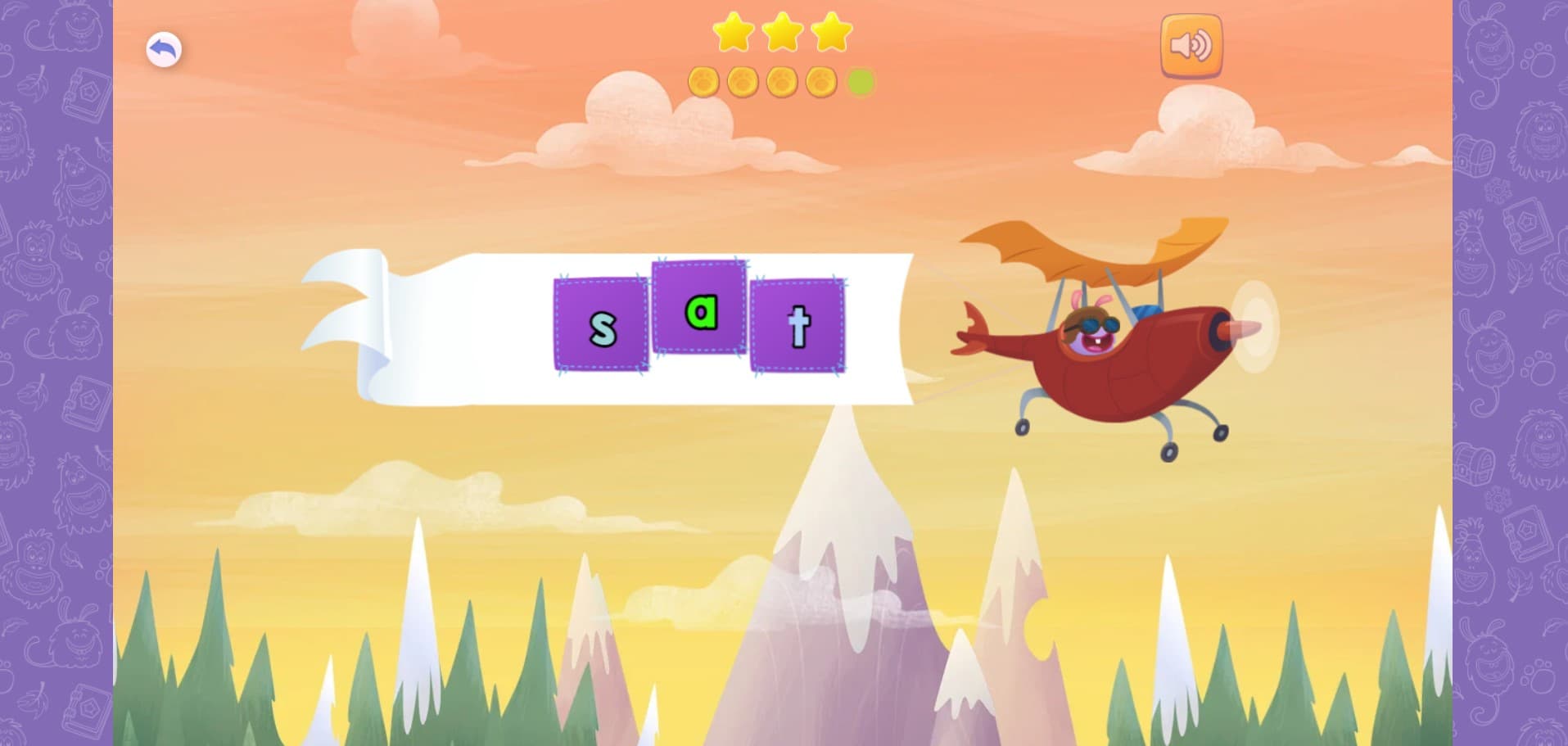
Task: Toggle the sound with the orange speaker button
Action: tap(1191, 47)
